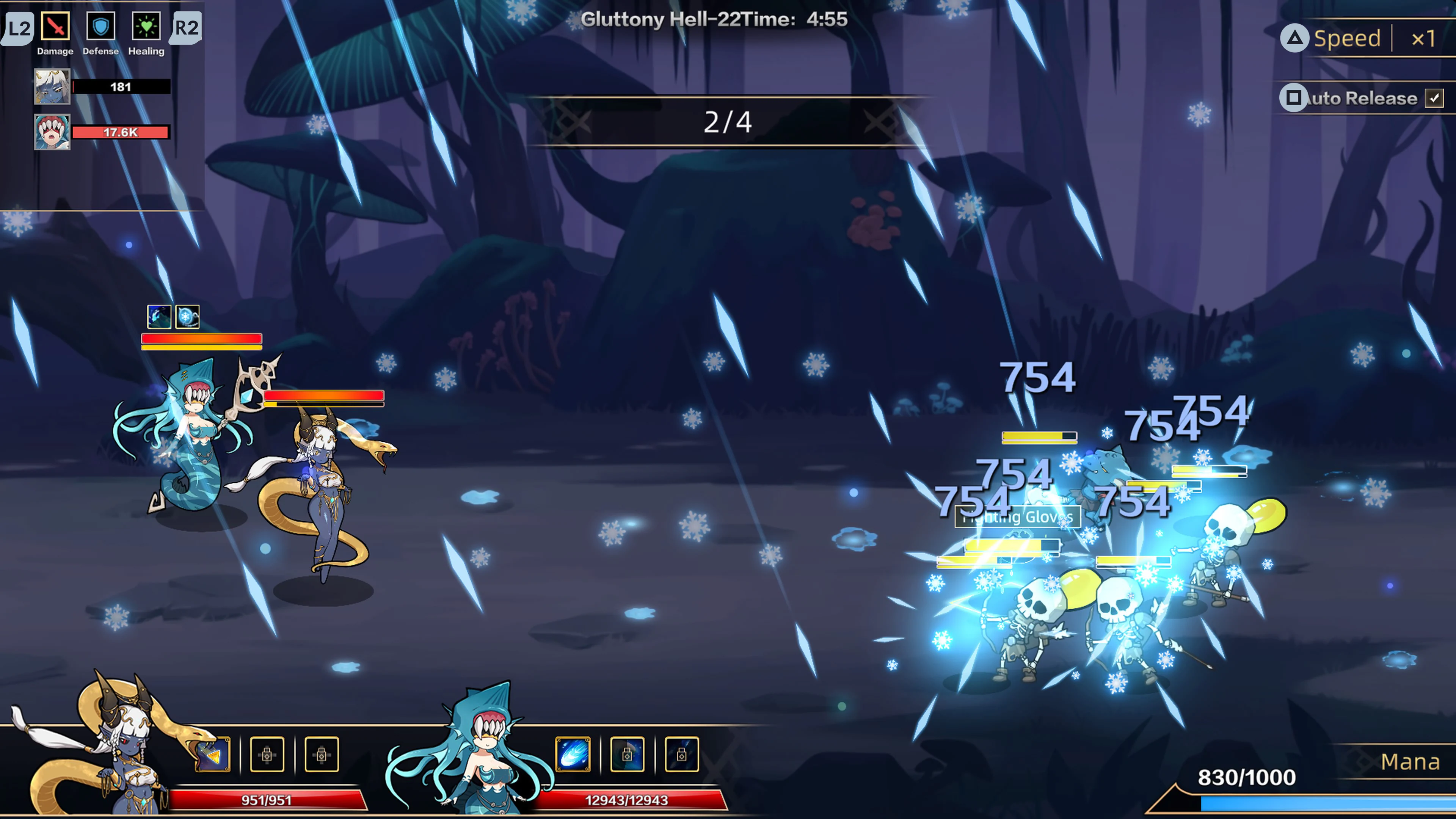Enable the Damage stance highlighted with gold border
The height and width of the screenshot is (819, 1456).
(x=55, y=27)
